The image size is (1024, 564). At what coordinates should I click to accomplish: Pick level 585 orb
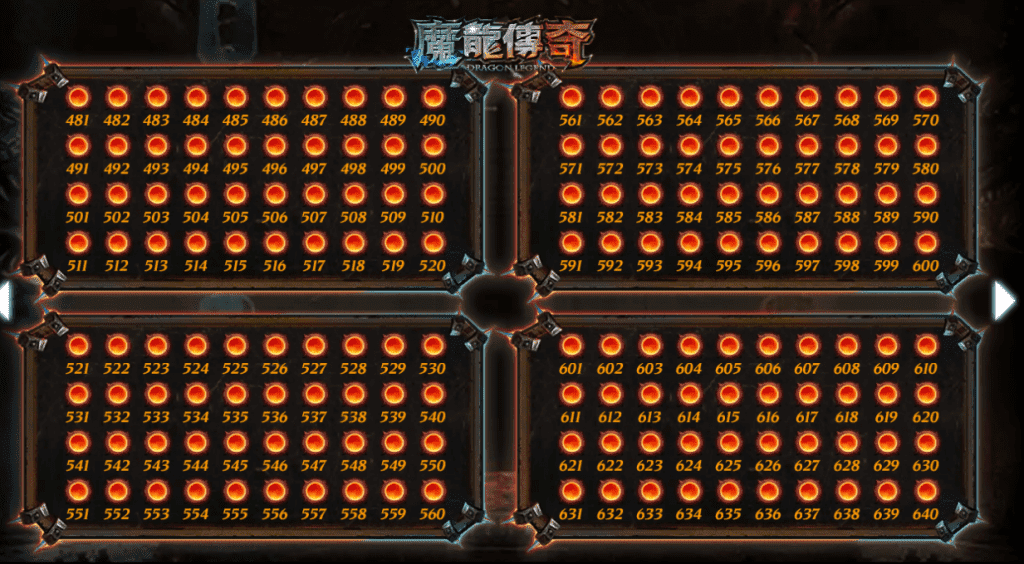[x=729, y=195]
